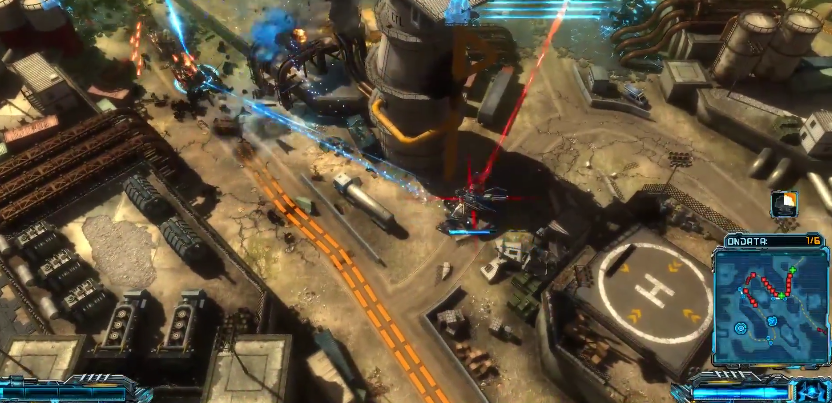Click the tactical minimap
832x403 pixels.
click(769, 306)
